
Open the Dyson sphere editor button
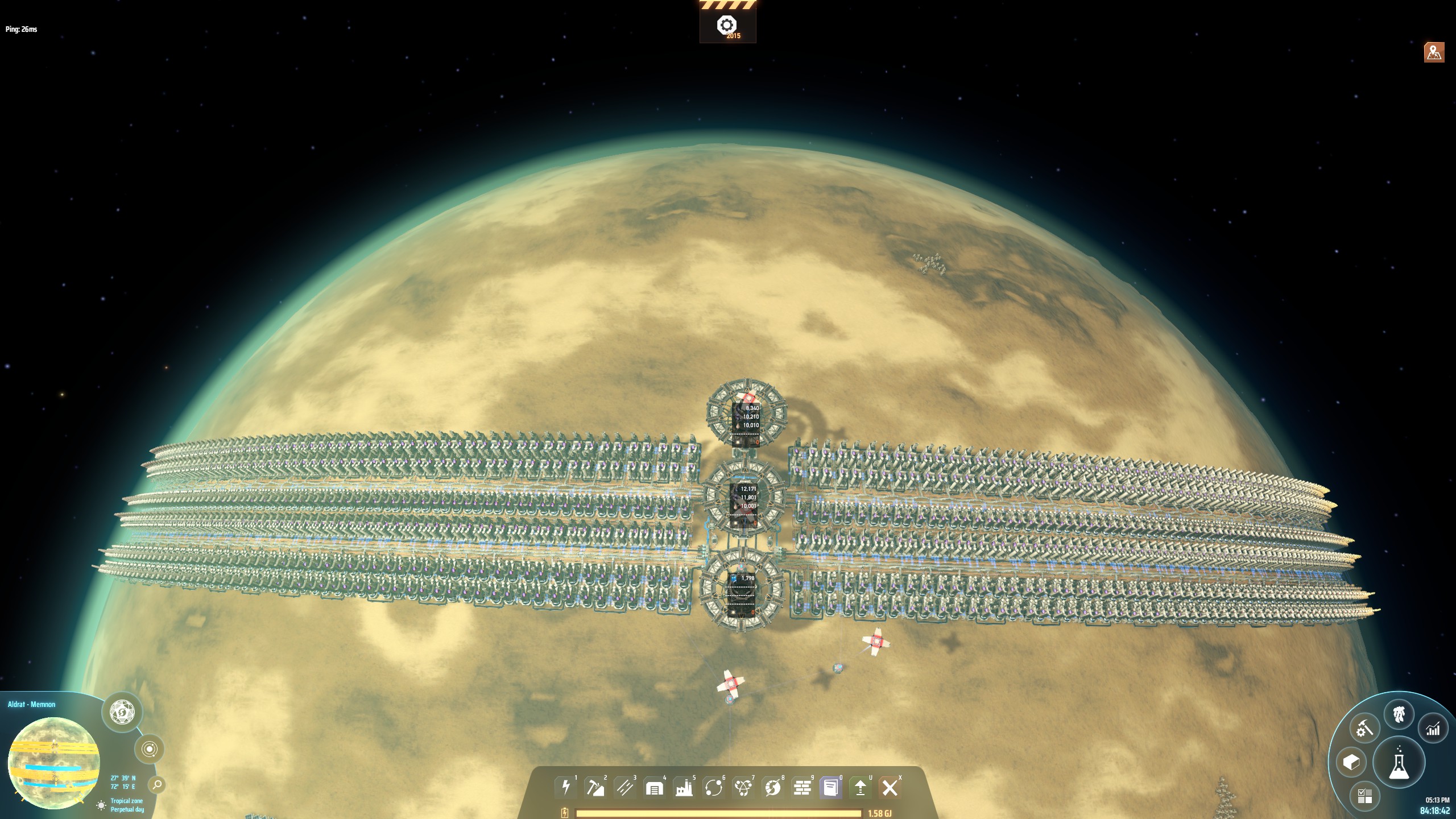[122, 712]
